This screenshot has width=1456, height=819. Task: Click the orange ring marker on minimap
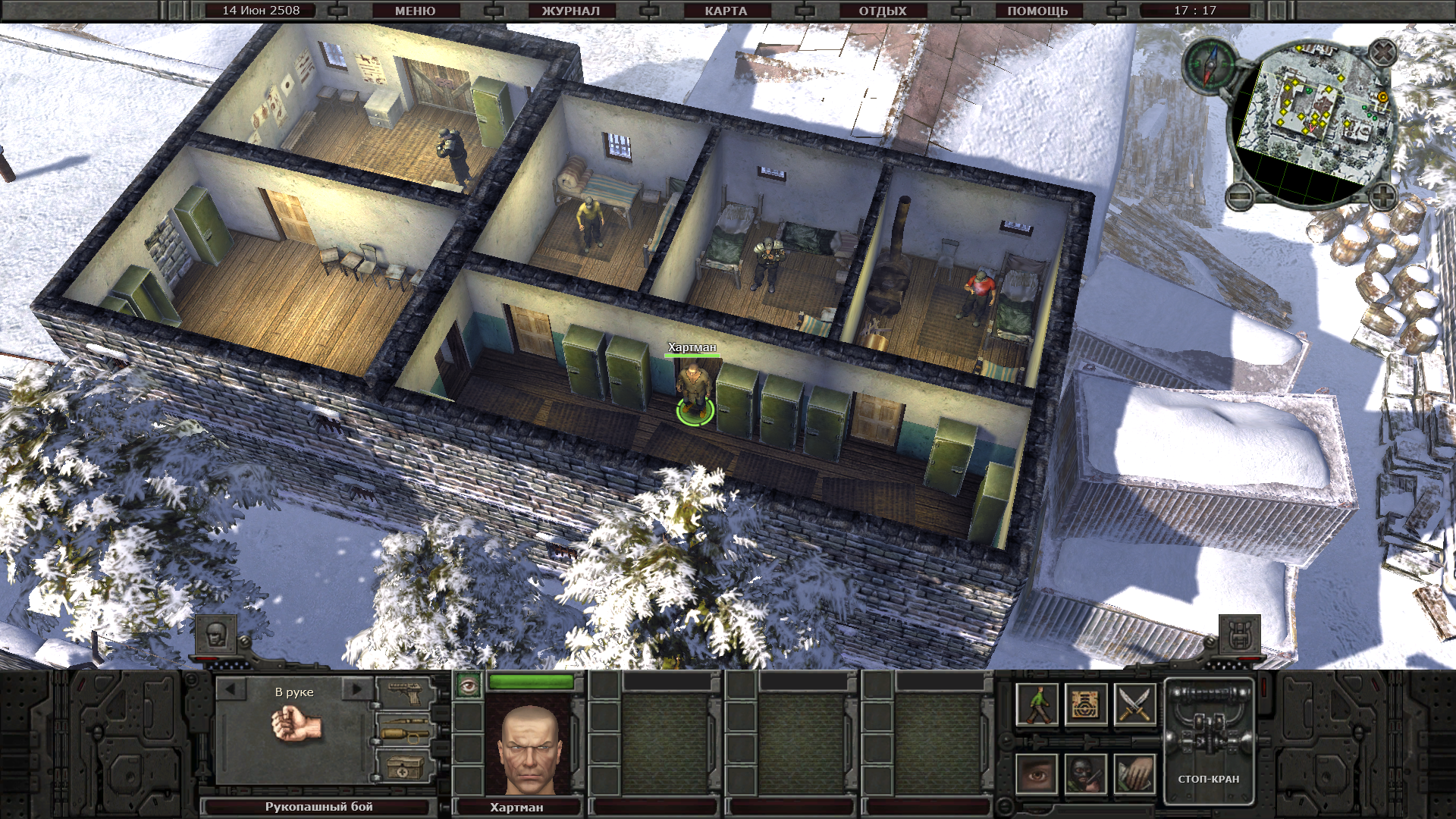(x=1382, y=98)
